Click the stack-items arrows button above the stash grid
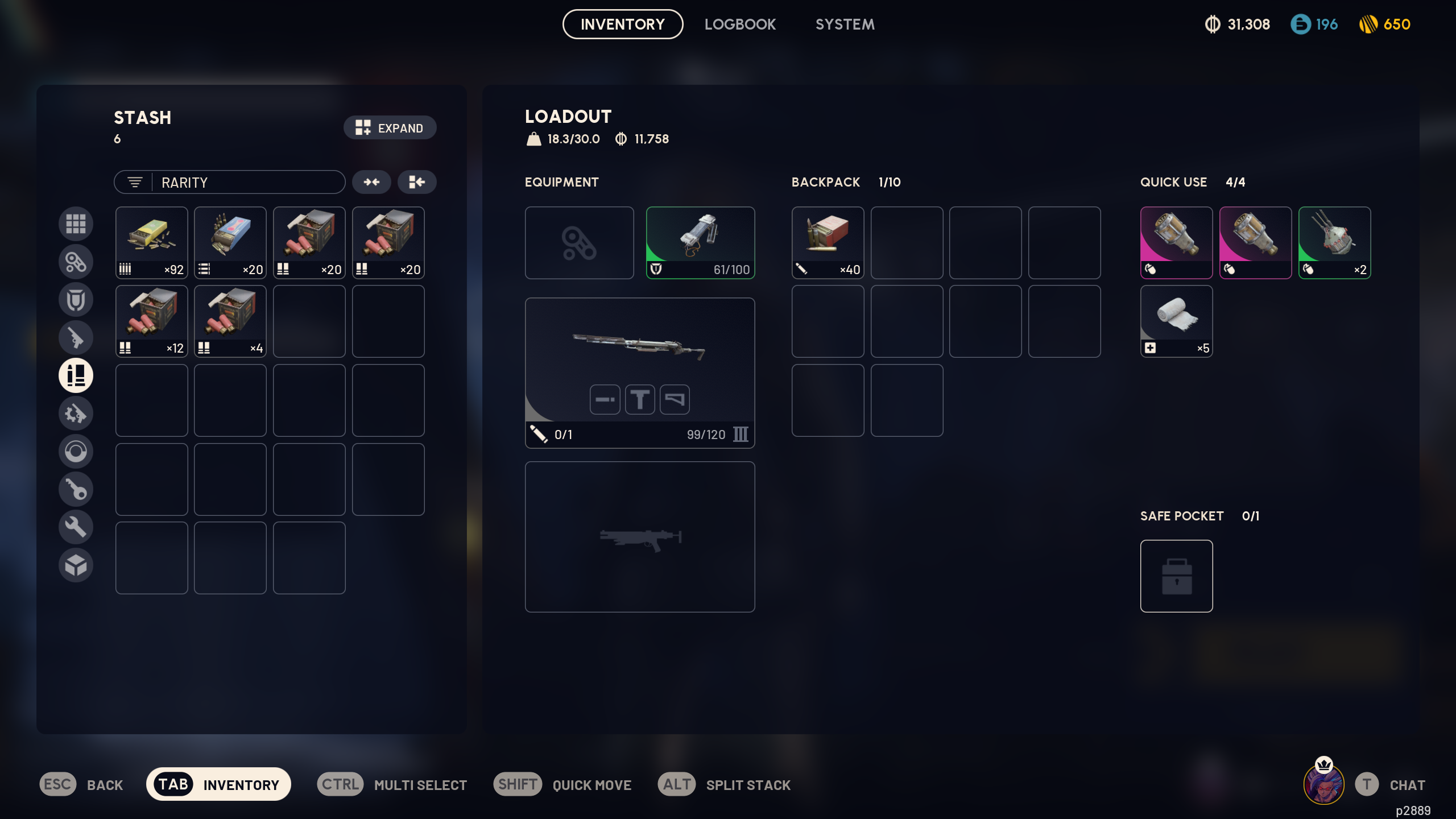1456x819 pixels. tap(372, 181)
